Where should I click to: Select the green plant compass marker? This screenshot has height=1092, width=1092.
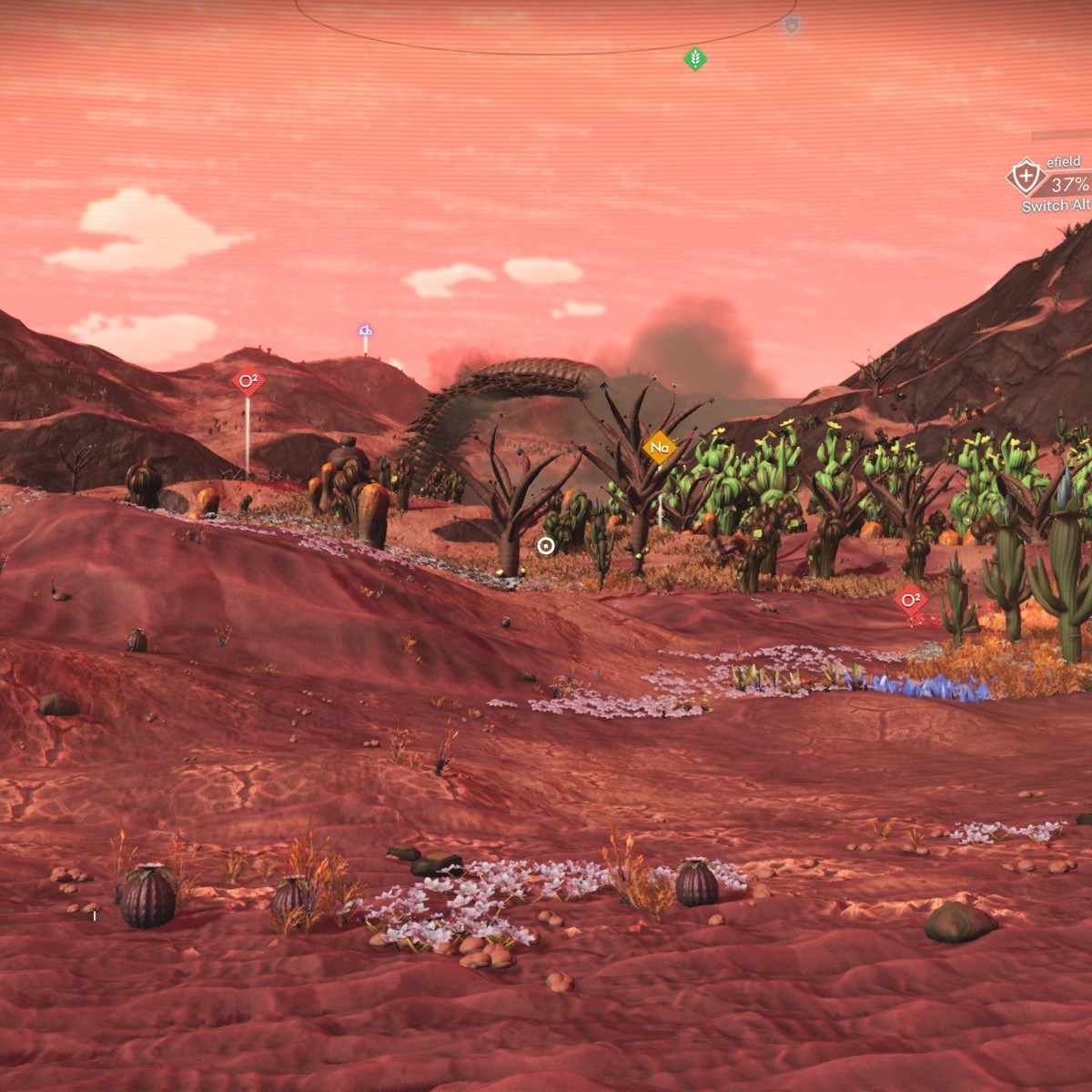point(695,60)
